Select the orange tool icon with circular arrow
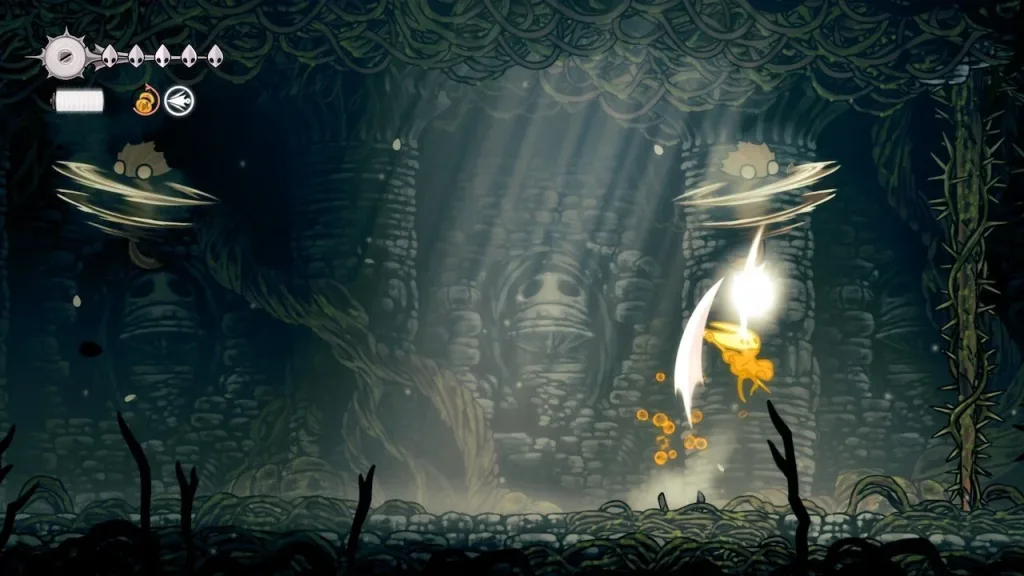Screen dimensions: 1024x576 click(146, 100)
